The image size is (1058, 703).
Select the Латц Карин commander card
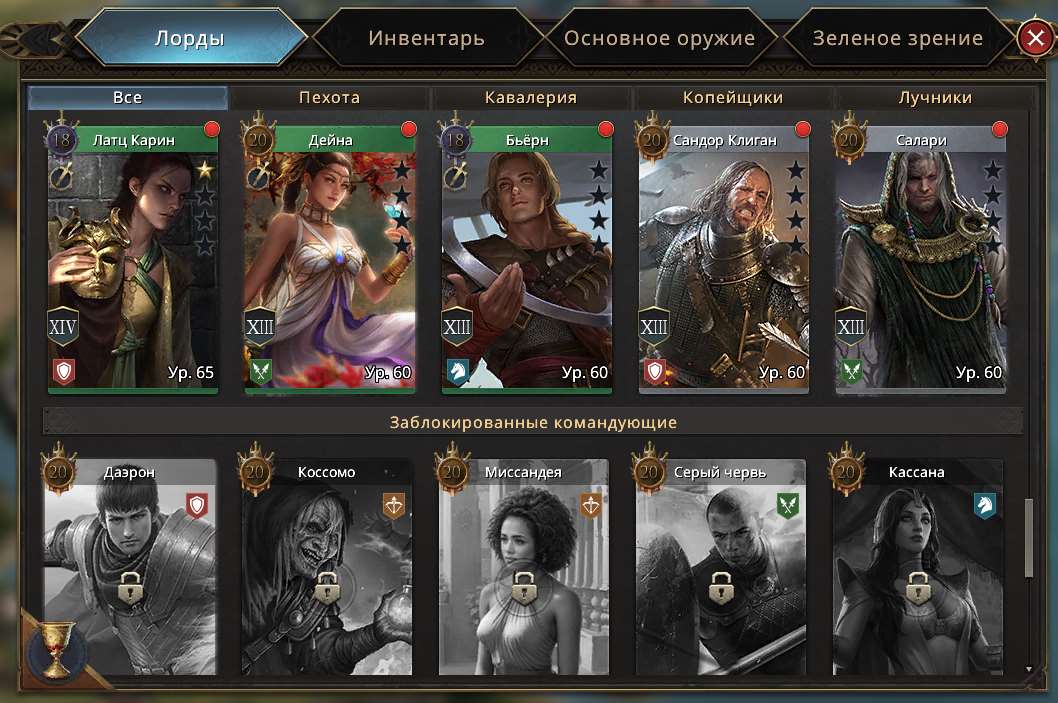[133, 260]
